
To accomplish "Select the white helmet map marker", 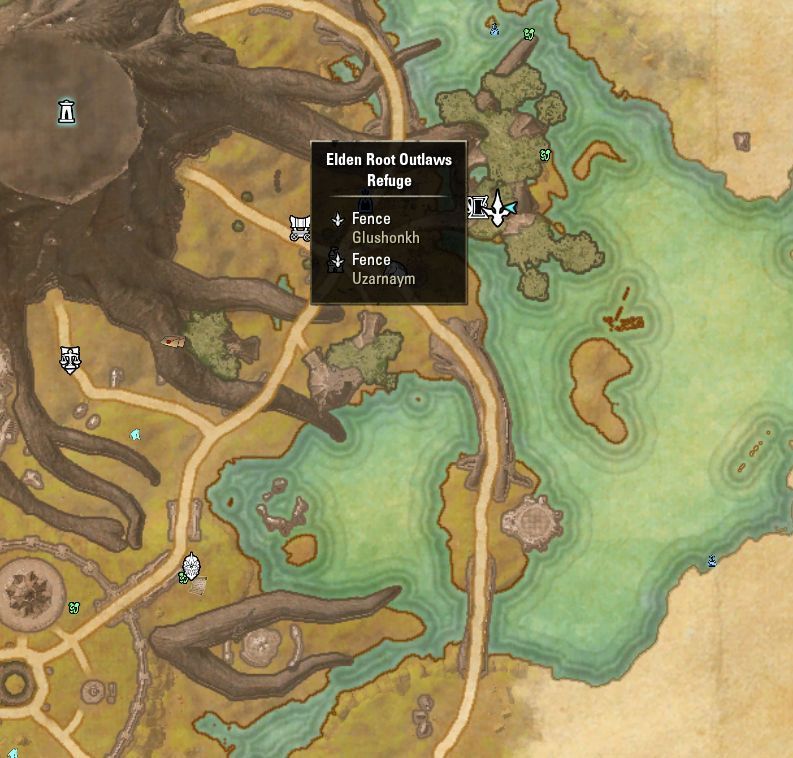I will pyautogui.click(x=192, y=565).
